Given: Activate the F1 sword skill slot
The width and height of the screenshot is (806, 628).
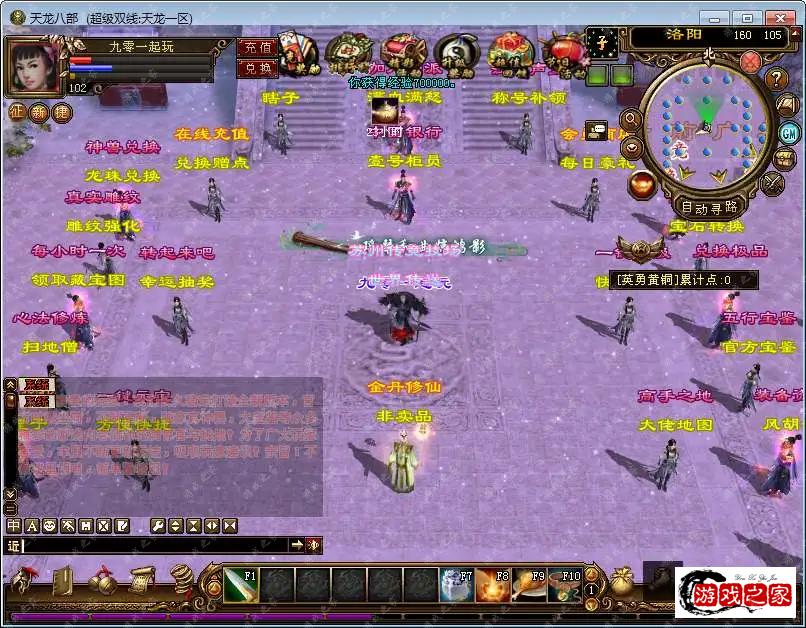Looking at the screenshot, I should tap(240, 586).
